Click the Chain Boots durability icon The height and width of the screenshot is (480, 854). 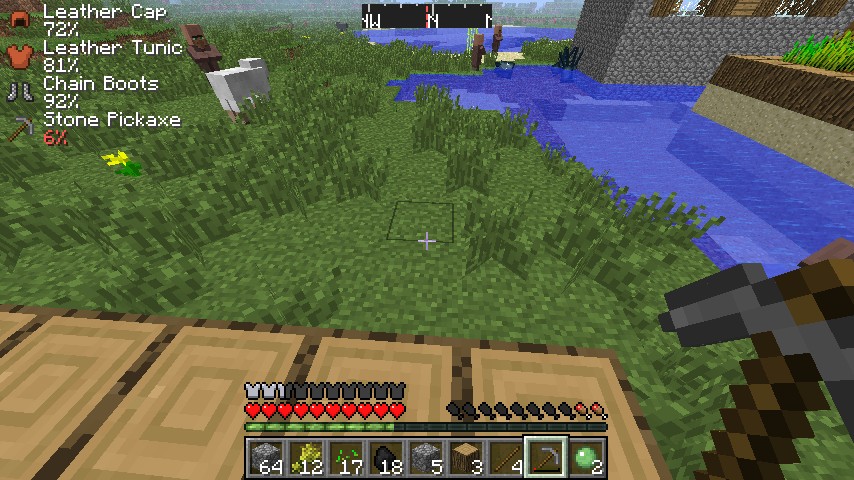tap(20, 91)
